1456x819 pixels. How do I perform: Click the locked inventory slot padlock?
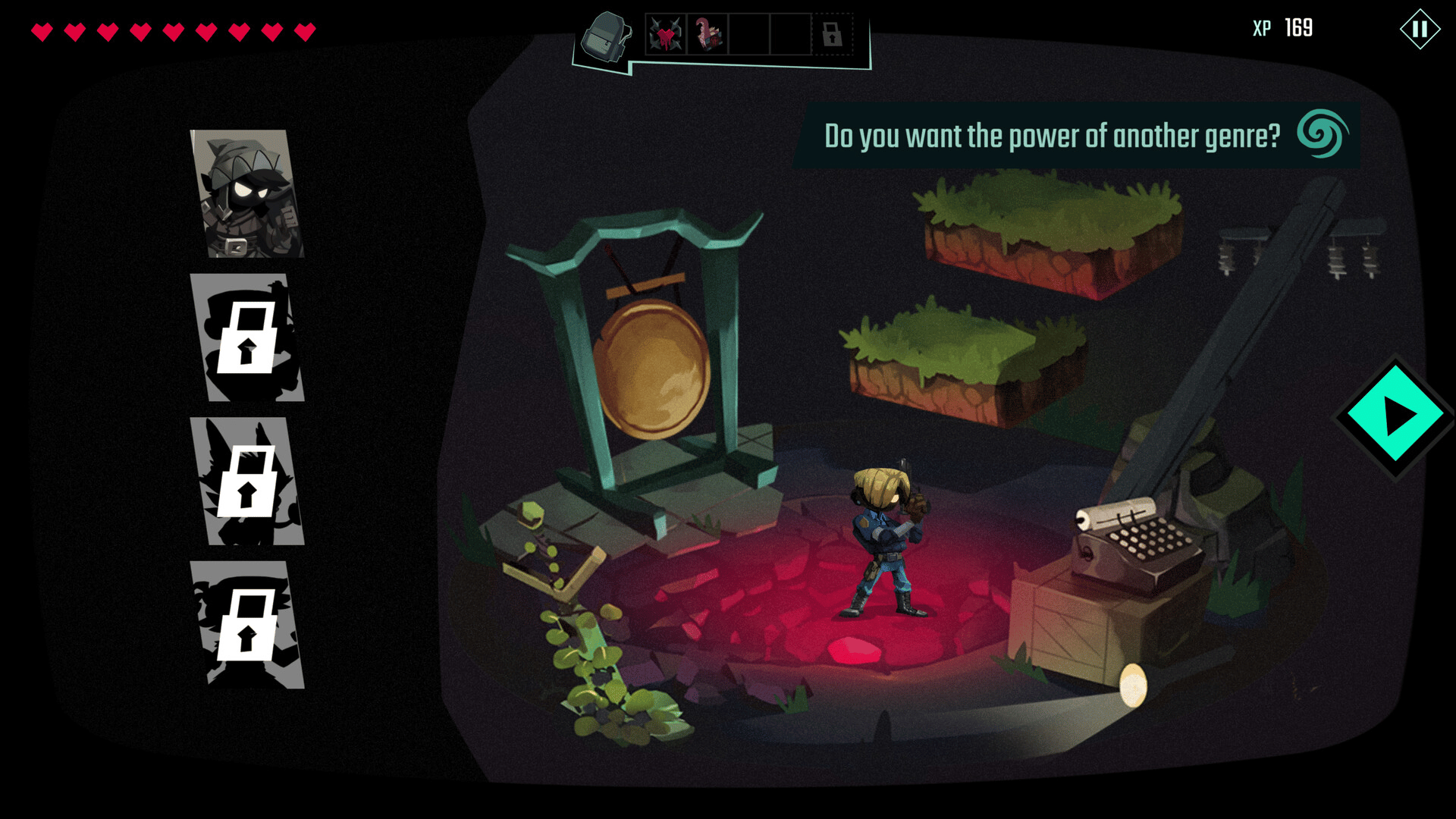click(x=832, y=35)
